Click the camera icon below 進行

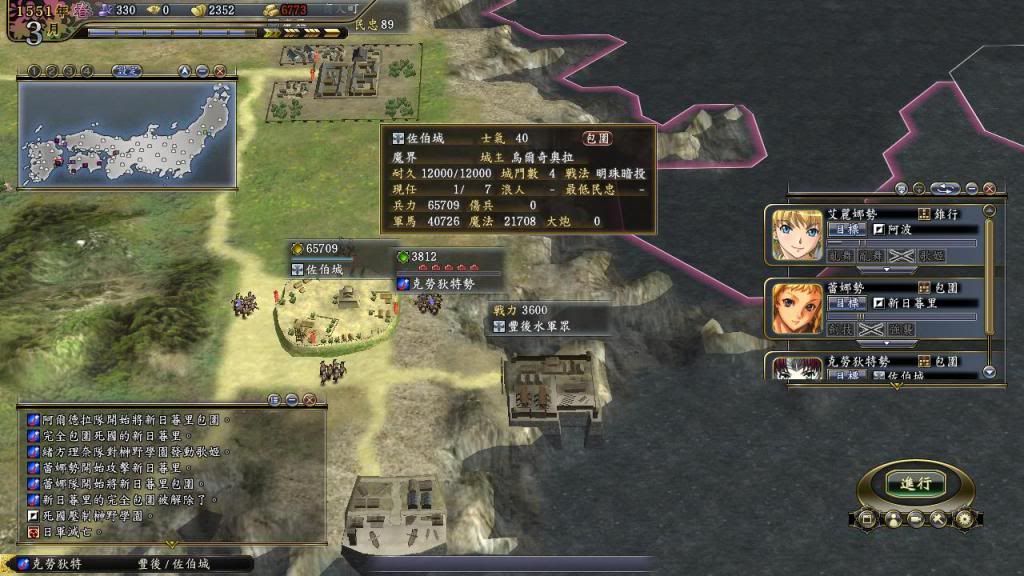[914, 519]
